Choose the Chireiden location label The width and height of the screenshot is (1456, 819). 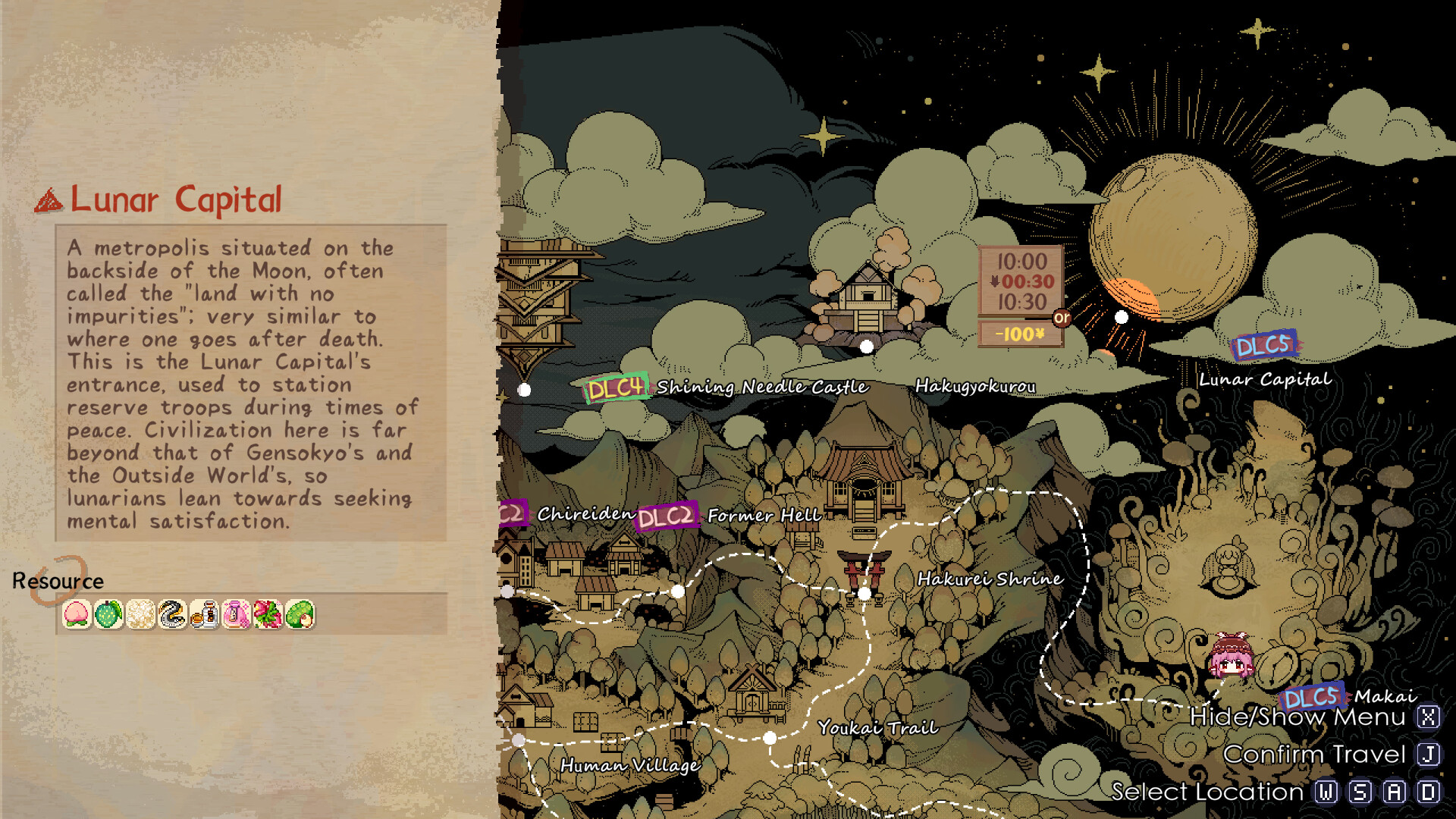(x=585, y=514)
